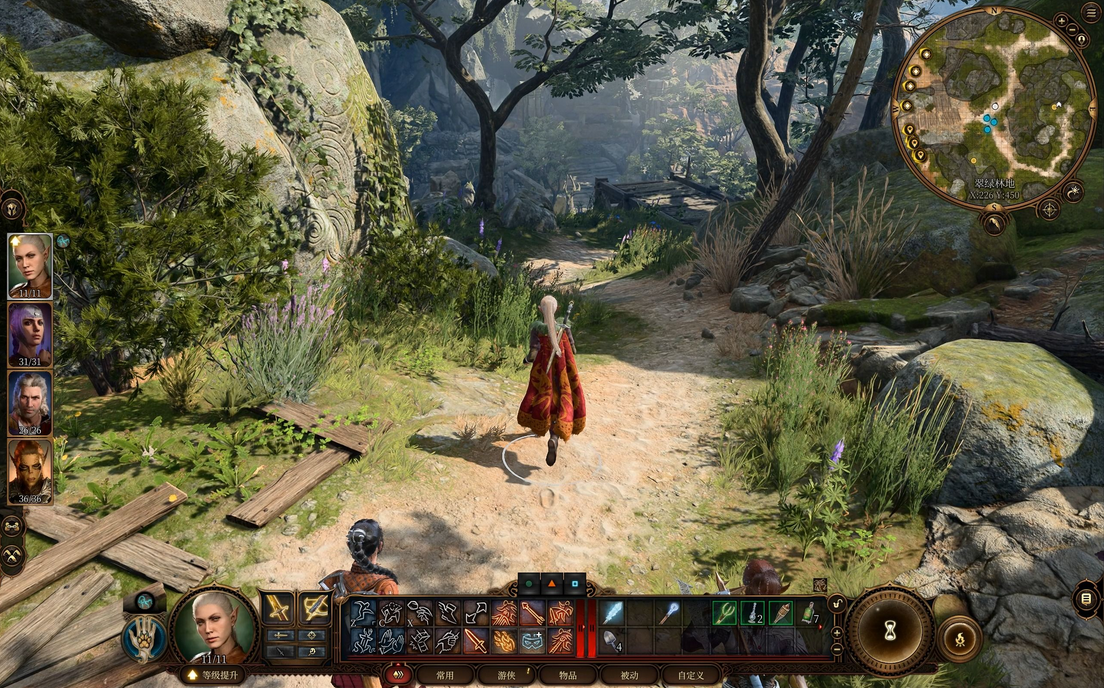The image size is (1104, 688).
Task: Click the 等级提升 level-up button
Action: pos(211,675)
